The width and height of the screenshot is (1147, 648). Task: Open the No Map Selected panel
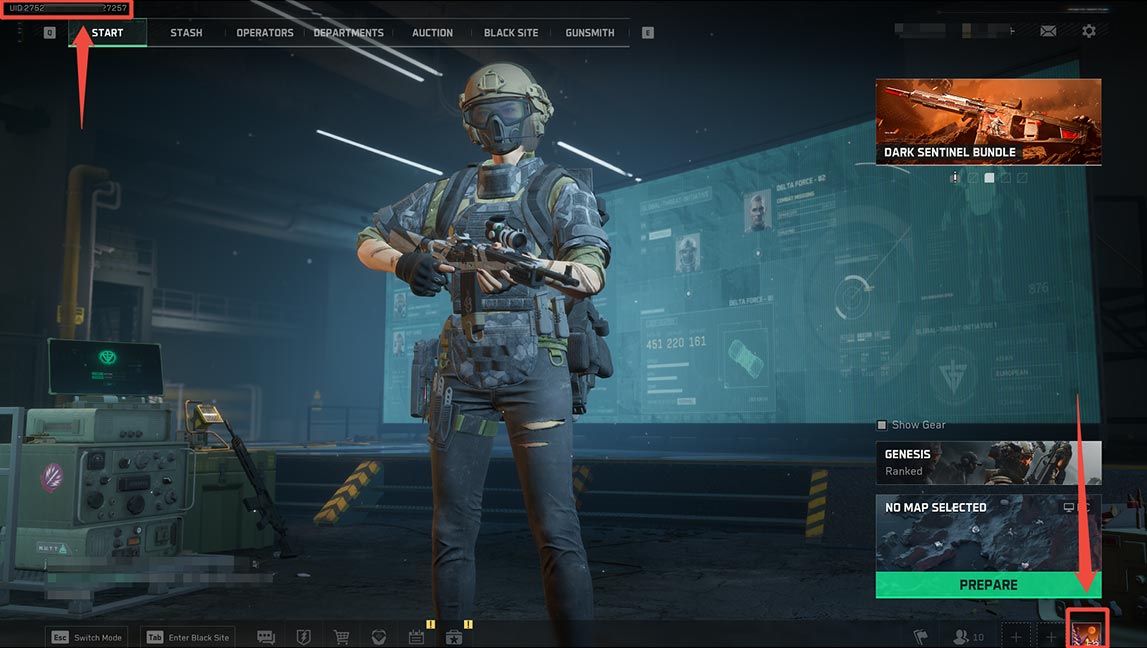coord(988,532)
